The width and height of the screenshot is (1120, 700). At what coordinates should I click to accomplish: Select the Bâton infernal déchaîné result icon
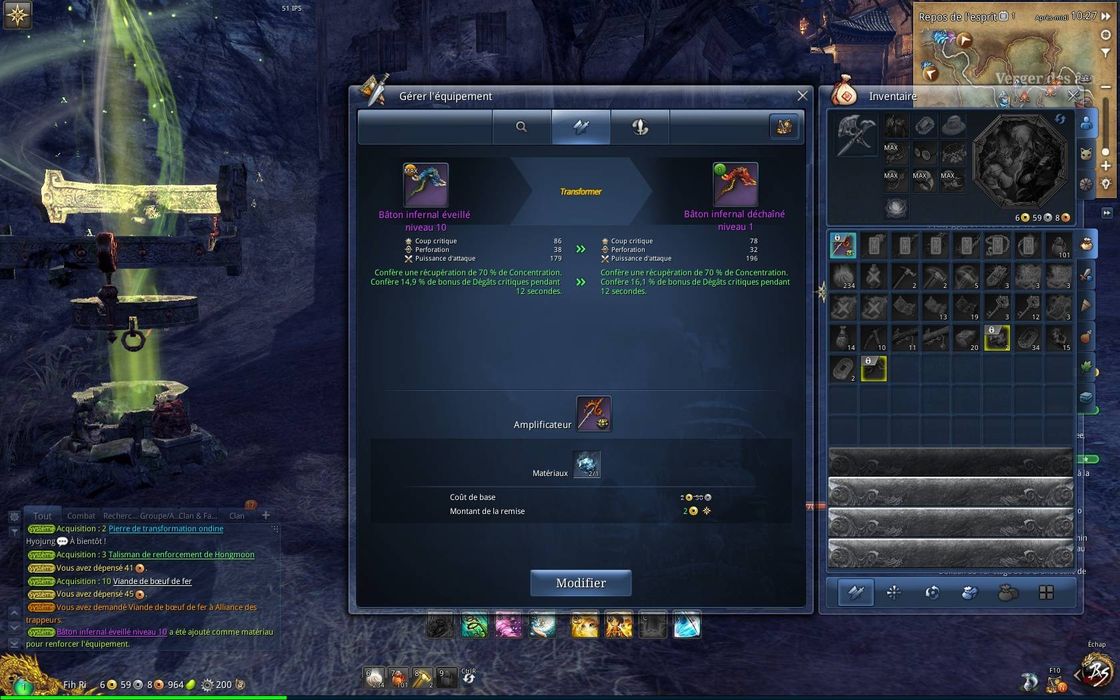click(735, 185)
